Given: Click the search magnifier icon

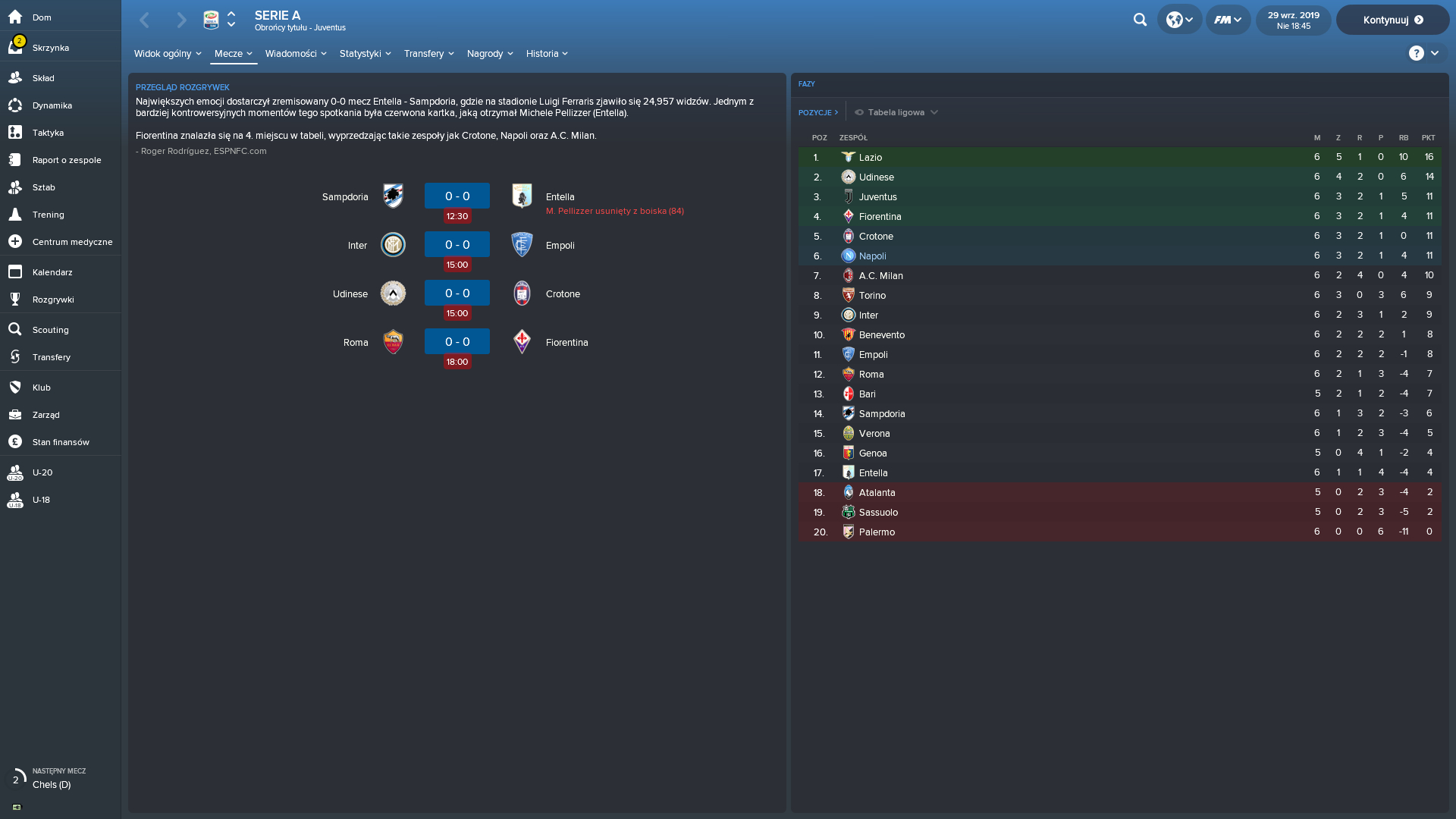Looking at the screenshot, I should 1140,20.
